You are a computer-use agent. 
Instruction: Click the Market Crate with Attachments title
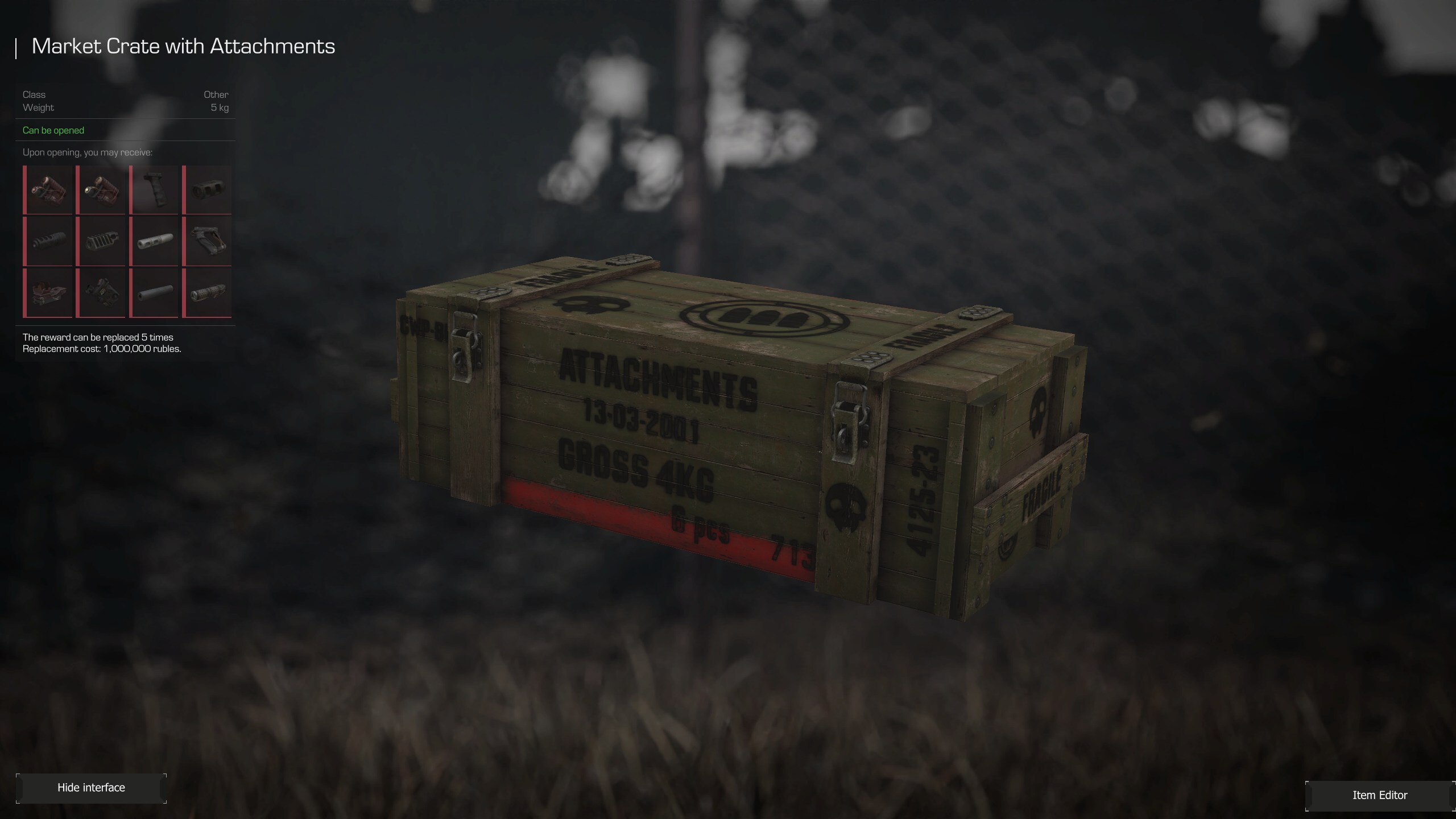click(x=183, y=47)
